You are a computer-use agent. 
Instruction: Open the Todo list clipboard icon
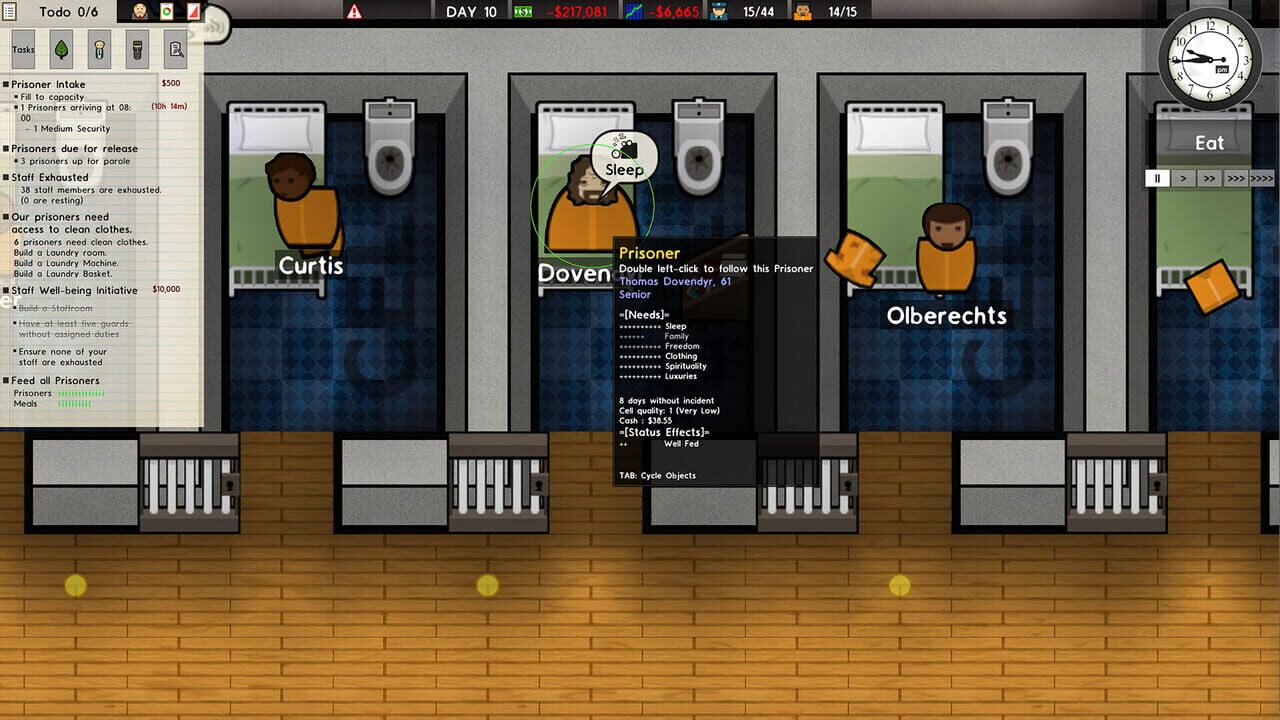[9, 12]
